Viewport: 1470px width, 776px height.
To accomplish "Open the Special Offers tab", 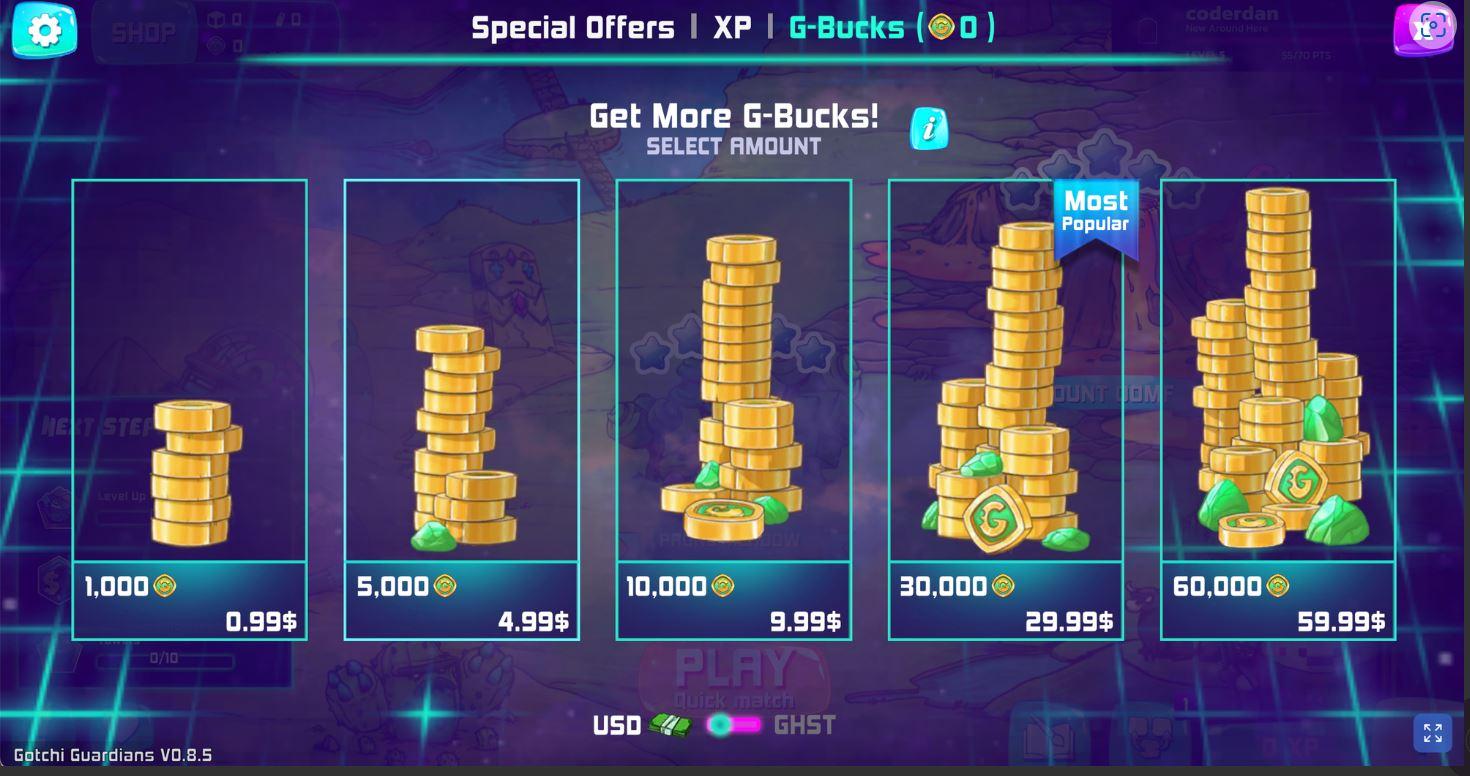I will pos(574,28).
